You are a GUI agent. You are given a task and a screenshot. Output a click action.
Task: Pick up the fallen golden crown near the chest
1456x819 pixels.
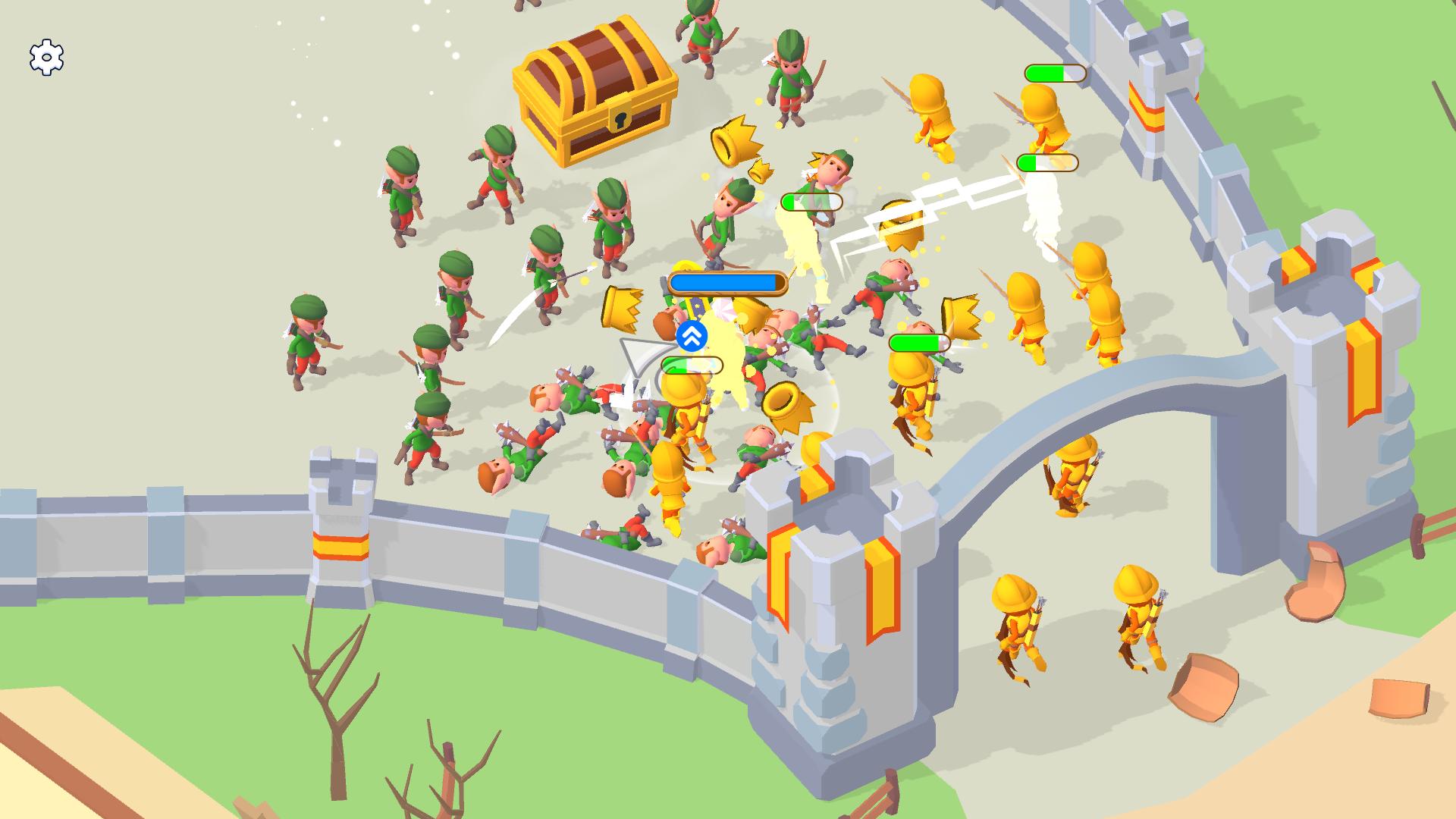pyautogui.click(x=732, y=140)
